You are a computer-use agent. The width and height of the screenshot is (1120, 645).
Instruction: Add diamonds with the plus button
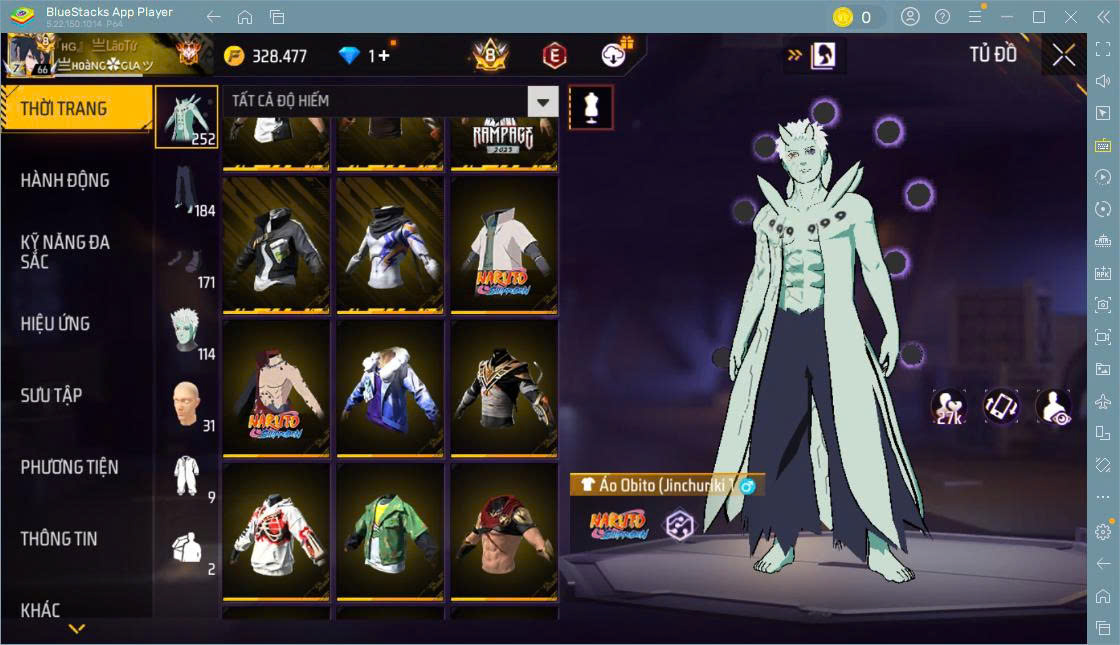[x=384, y=56]
